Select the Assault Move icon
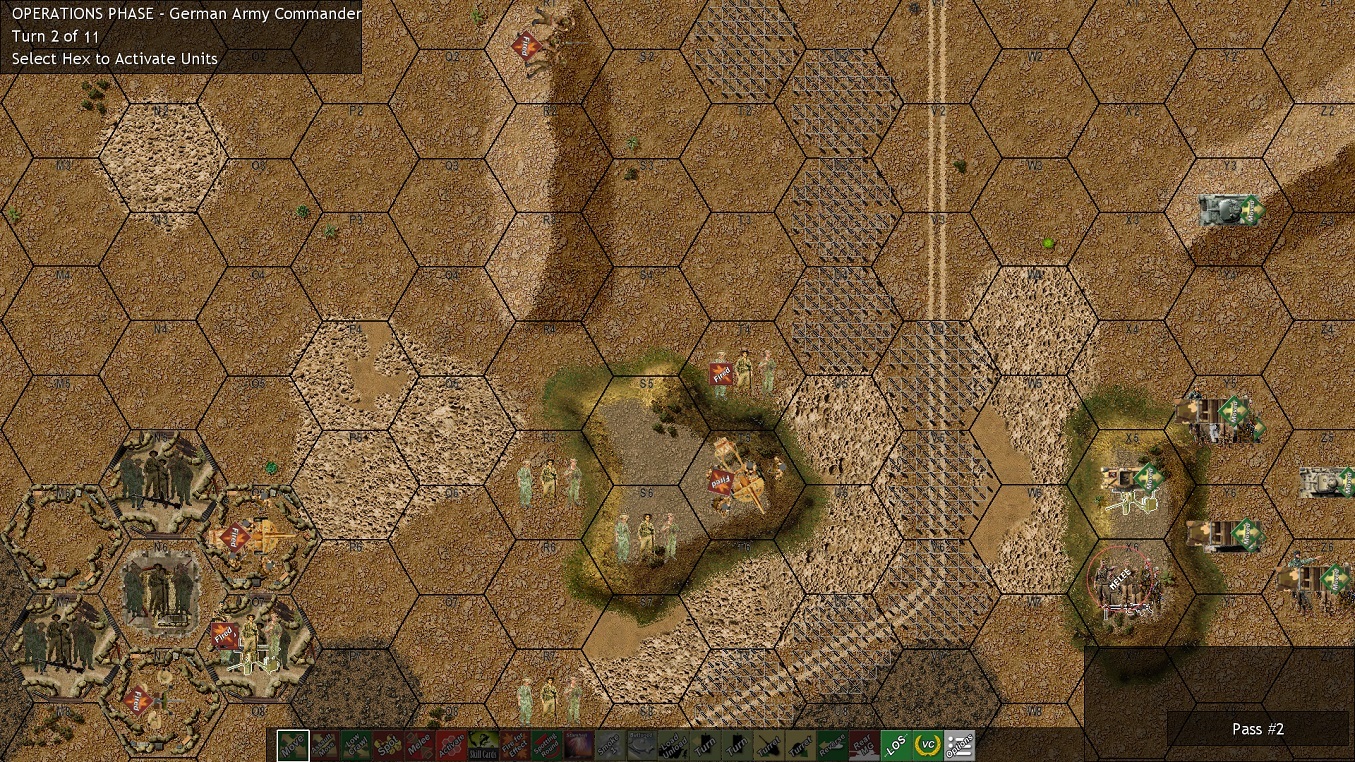Screen dimensions: 1355x762 (324, 745)
